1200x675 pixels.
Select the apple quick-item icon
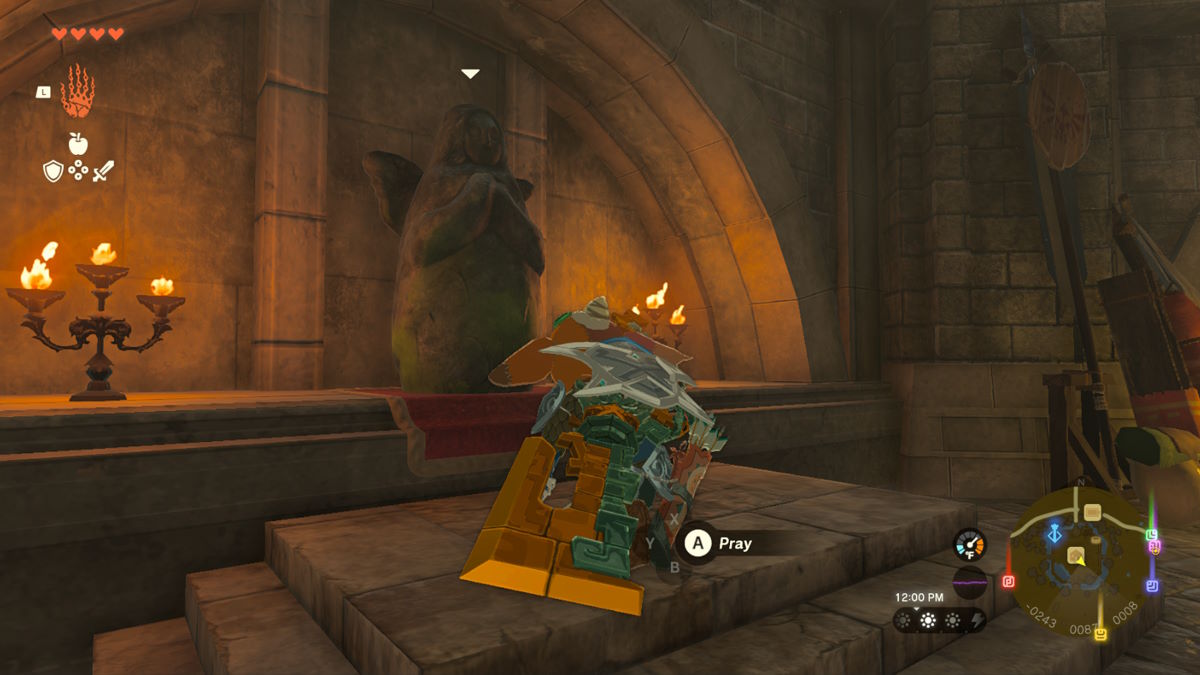pos(78,143)
